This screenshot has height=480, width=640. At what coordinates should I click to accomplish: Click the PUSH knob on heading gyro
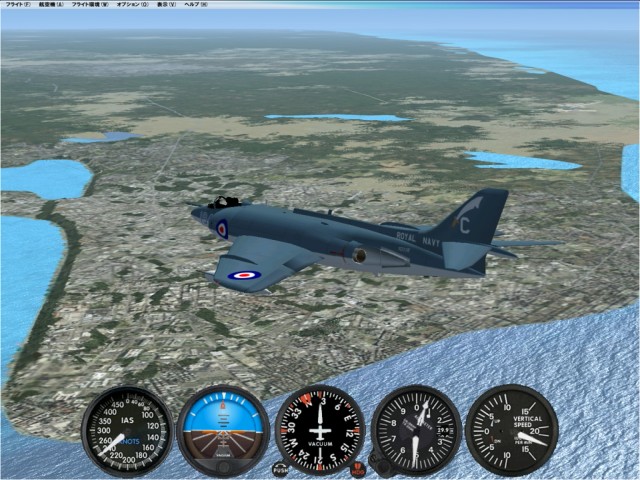pos(280,467)
